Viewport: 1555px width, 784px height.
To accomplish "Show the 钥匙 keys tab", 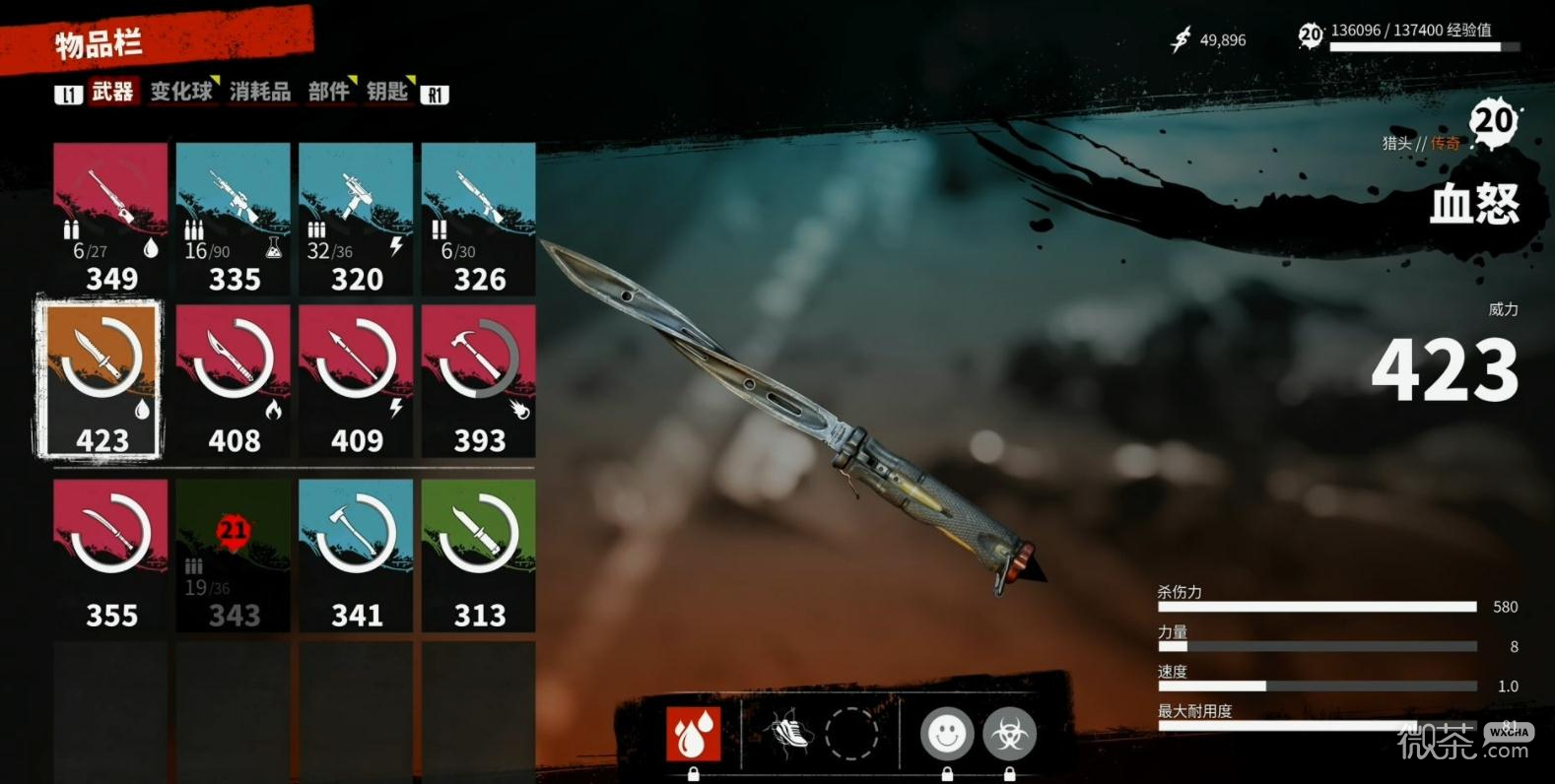I will (387, 93).
